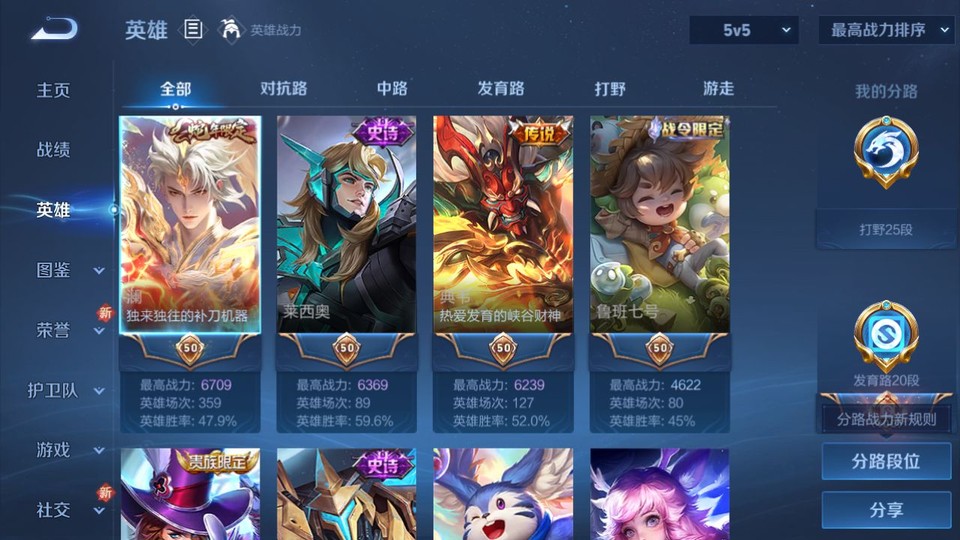
Task: Open the 5v5 mode dropdown
Action: click(x=743, y=30)
